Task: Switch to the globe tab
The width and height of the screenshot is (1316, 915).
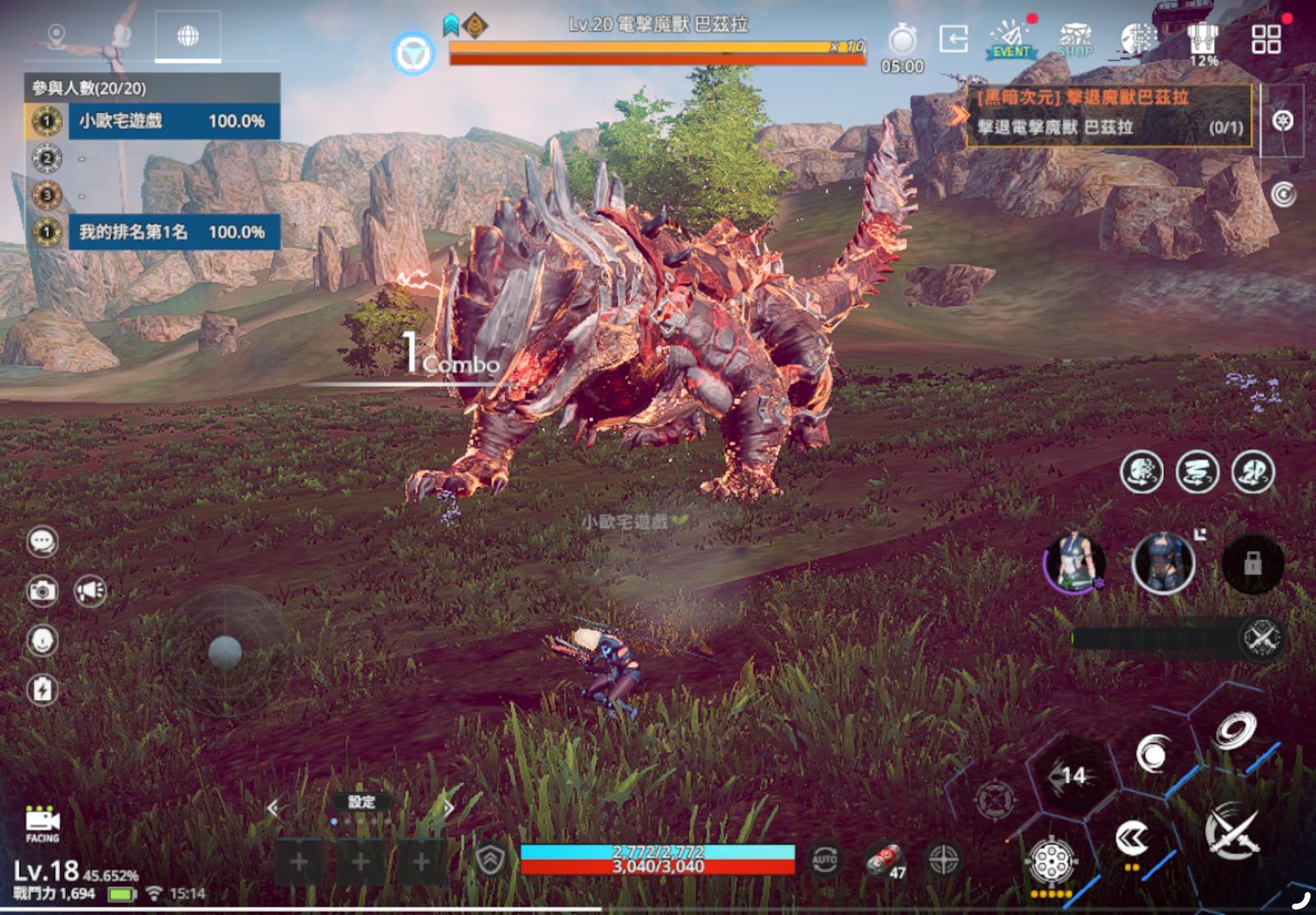Action: click(188, 36)
